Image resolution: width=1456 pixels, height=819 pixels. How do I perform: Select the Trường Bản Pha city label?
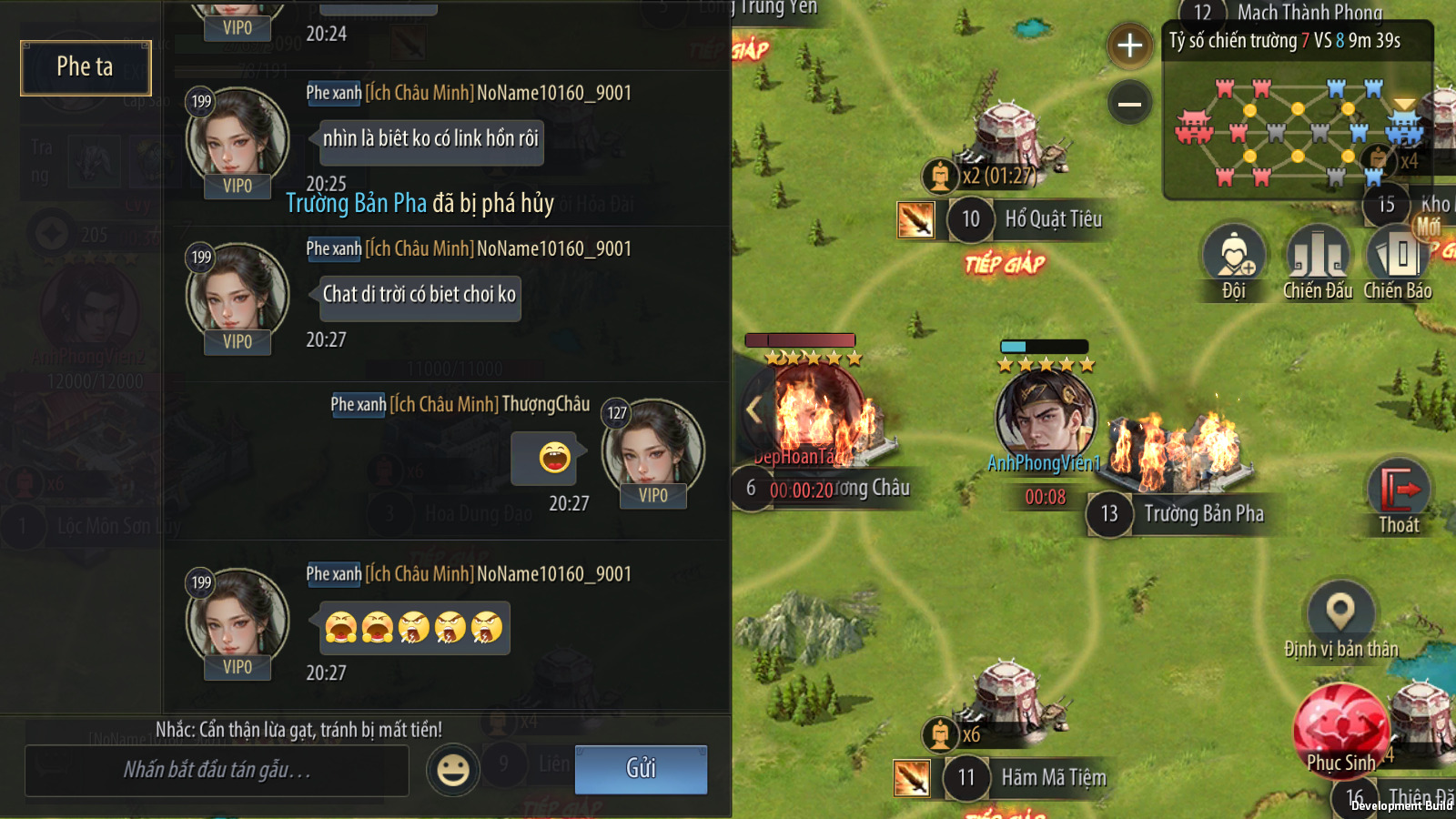tap(1203, 514)
